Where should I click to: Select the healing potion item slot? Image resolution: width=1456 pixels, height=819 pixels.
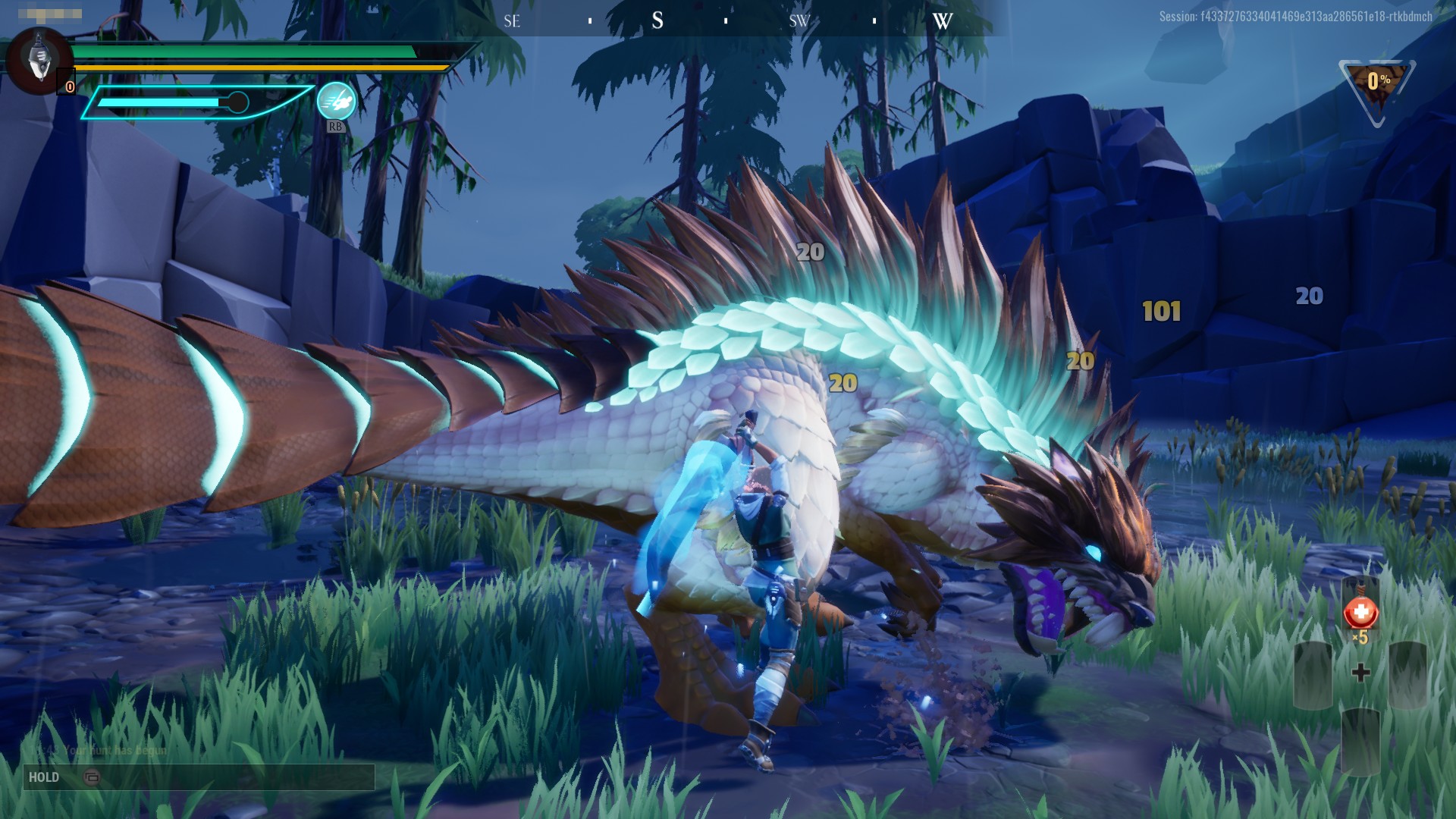(x=1360, y=612)
